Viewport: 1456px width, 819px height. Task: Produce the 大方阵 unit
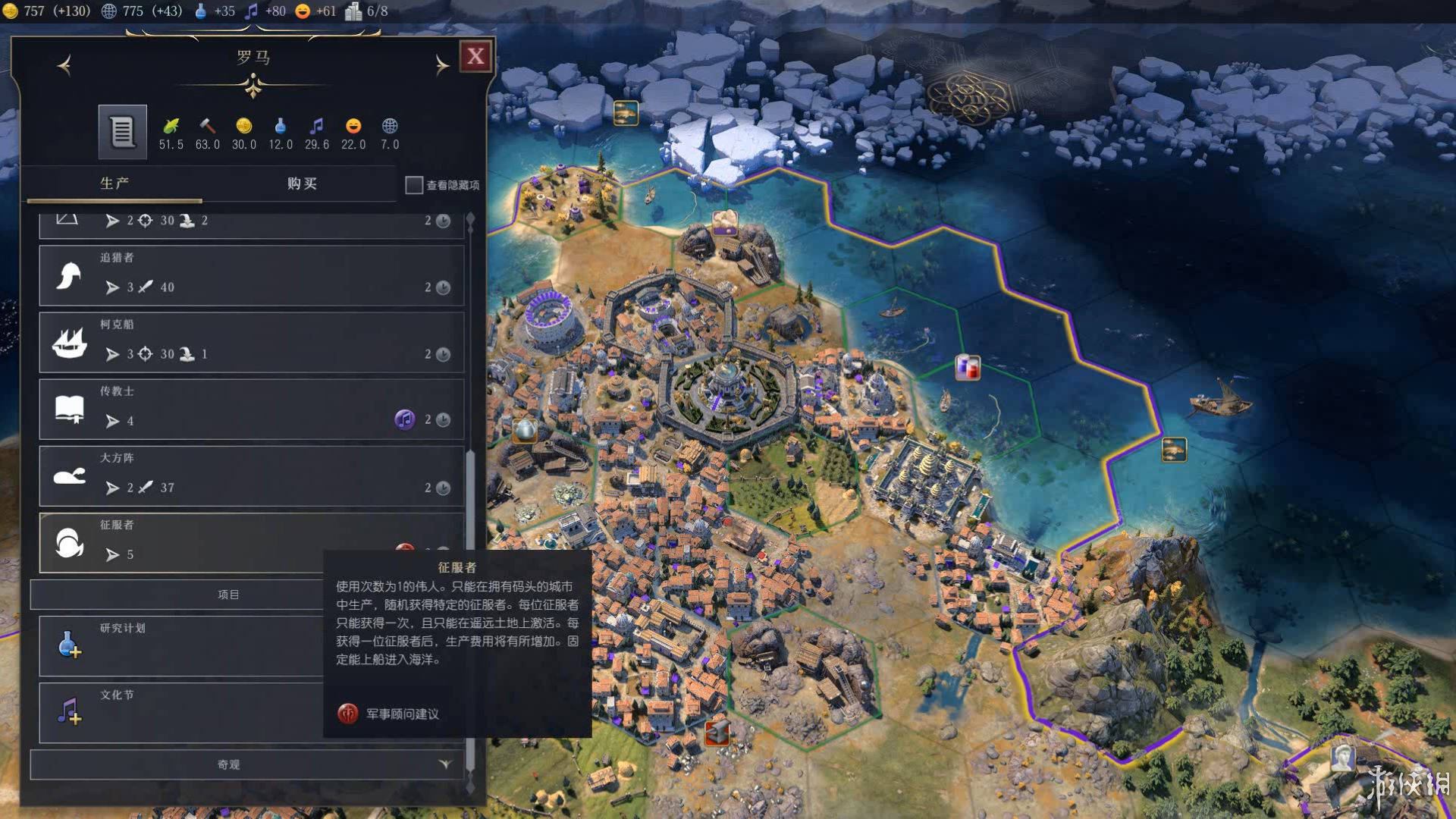[x=250, y=475]
